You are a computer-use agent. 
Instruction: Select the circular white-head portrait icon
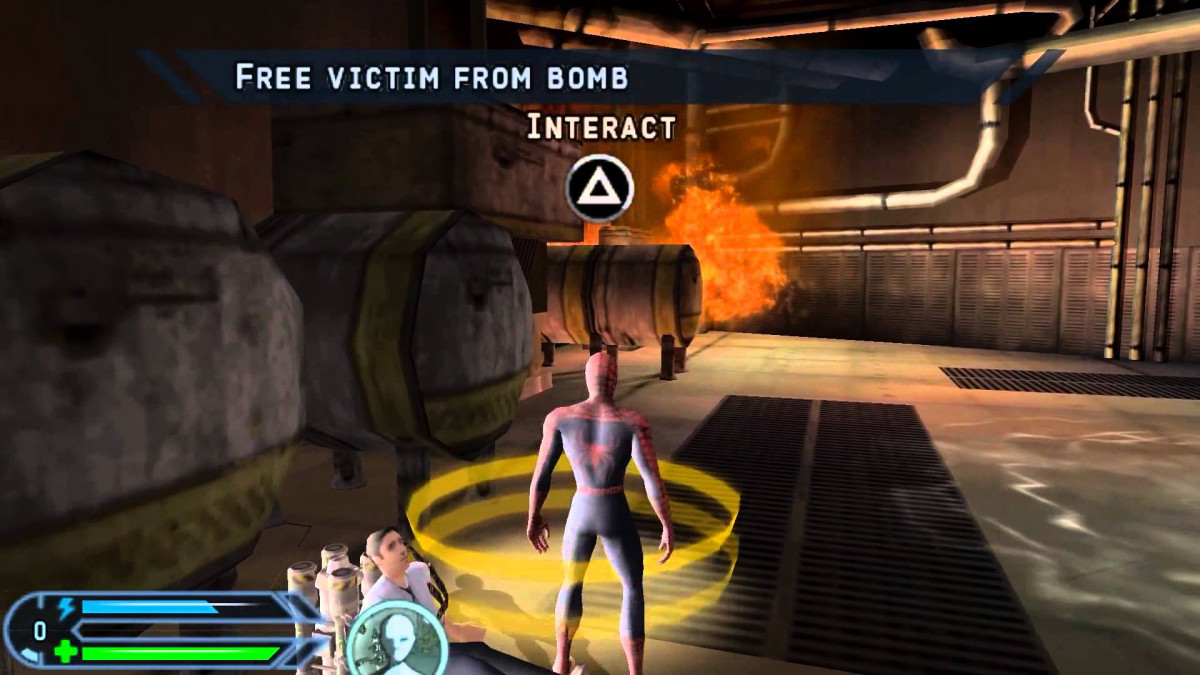397,636
